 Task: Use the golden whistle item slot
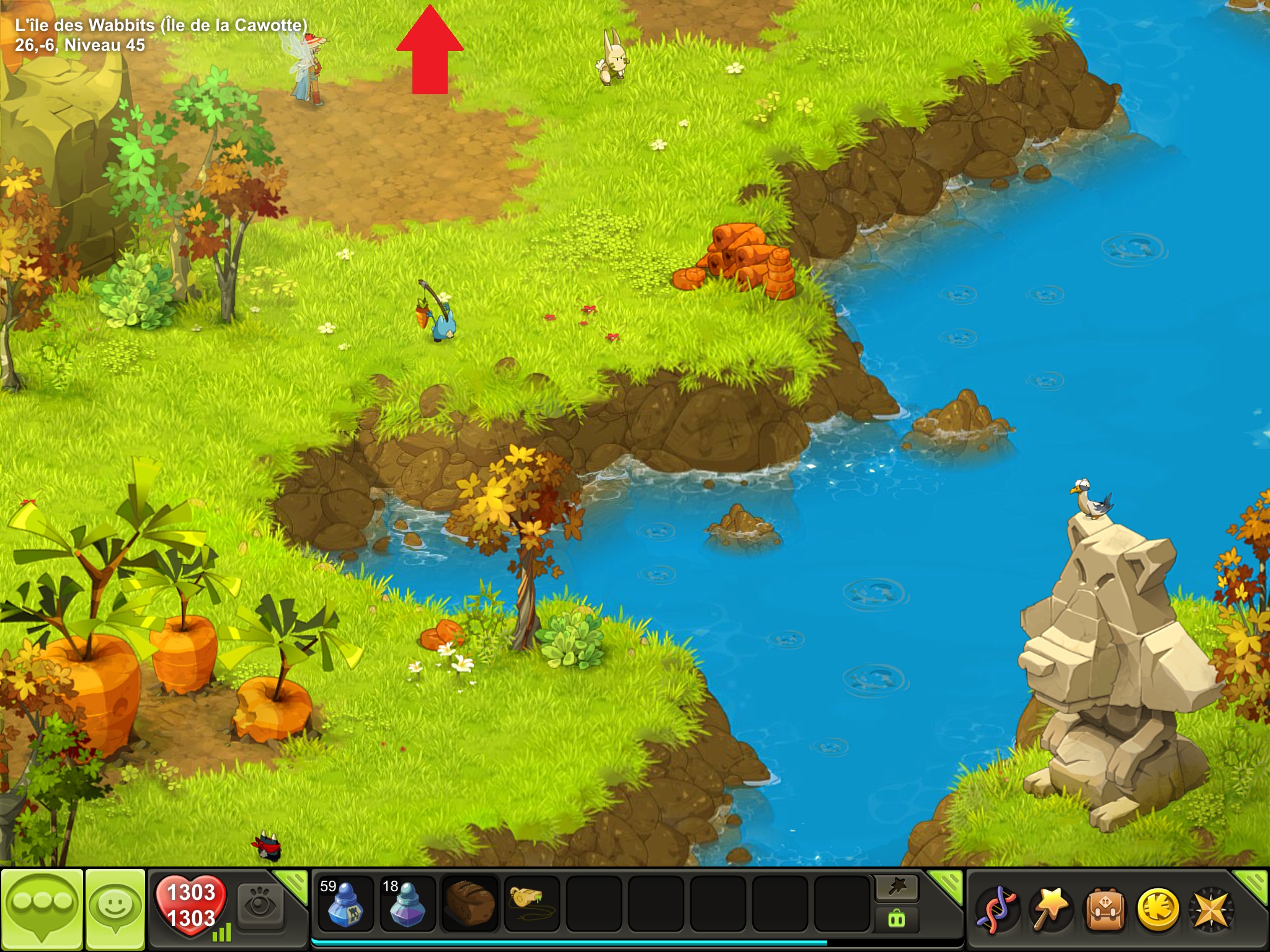[x=531, y=905]
